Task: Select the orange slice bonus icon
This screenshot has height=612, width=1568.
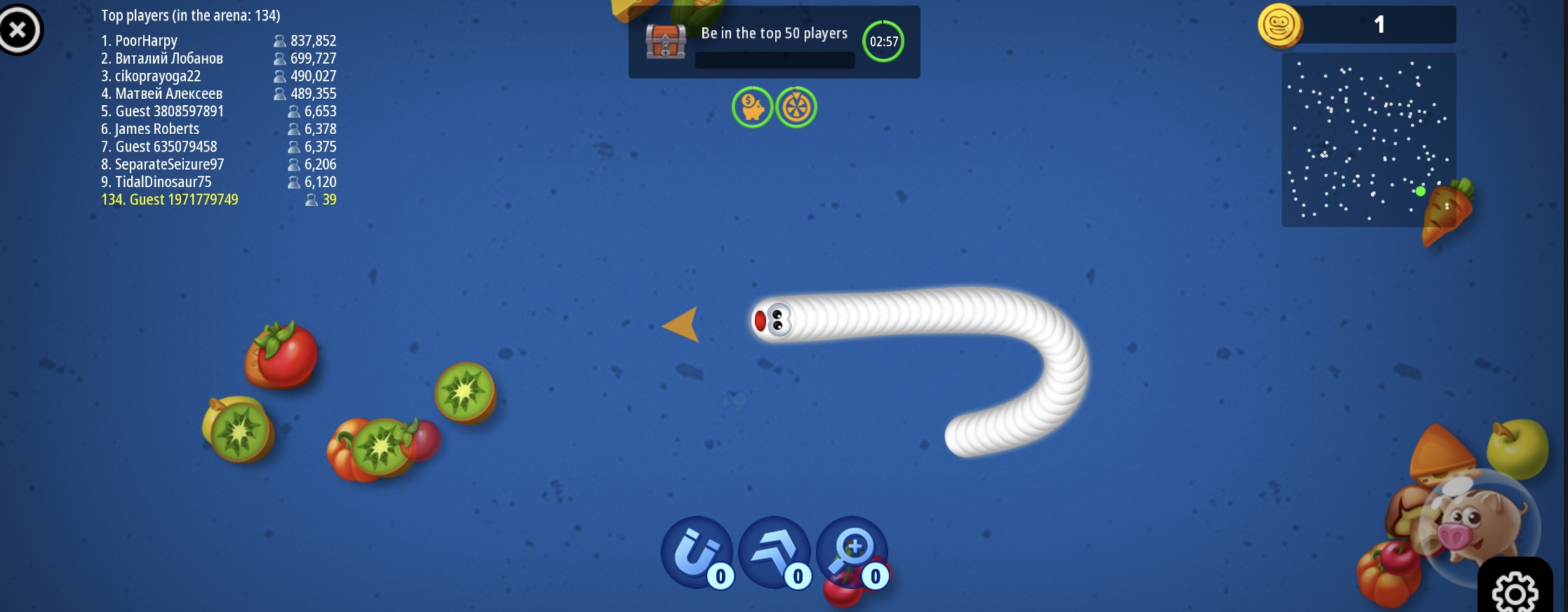Action: (x=796, y=108)
